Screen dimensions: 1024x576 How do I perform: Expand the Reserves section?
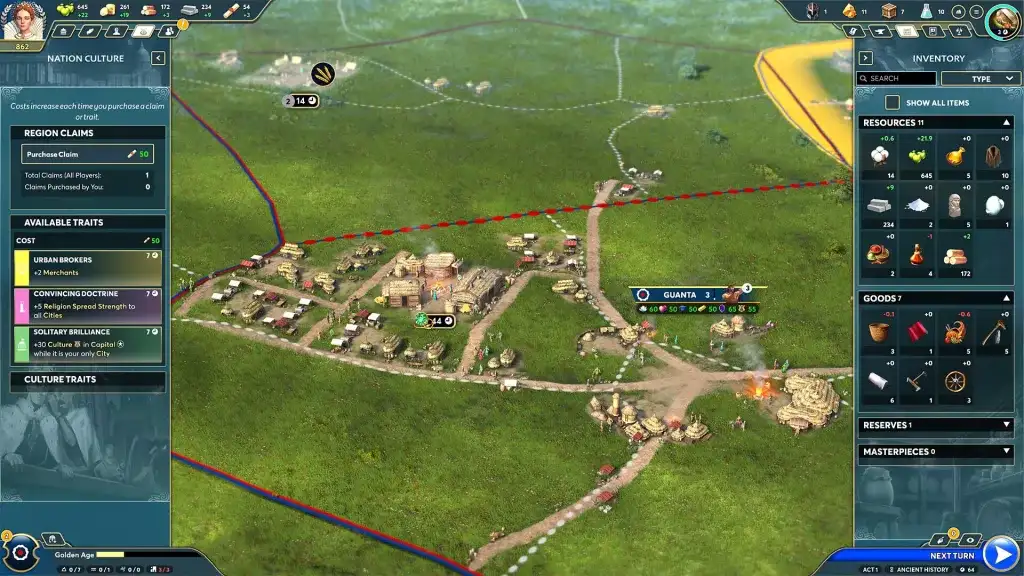tap(1006, 425)
